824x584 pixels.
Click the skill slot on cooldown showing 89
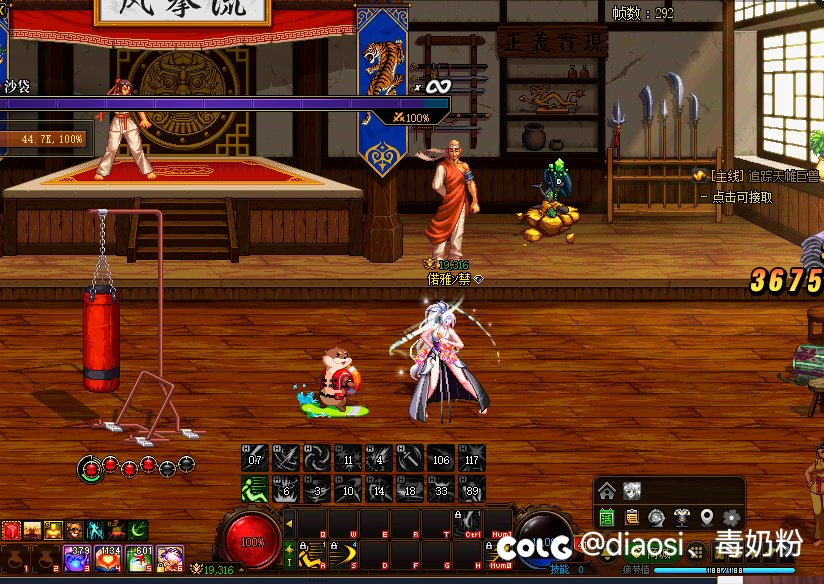pos(471,489)
